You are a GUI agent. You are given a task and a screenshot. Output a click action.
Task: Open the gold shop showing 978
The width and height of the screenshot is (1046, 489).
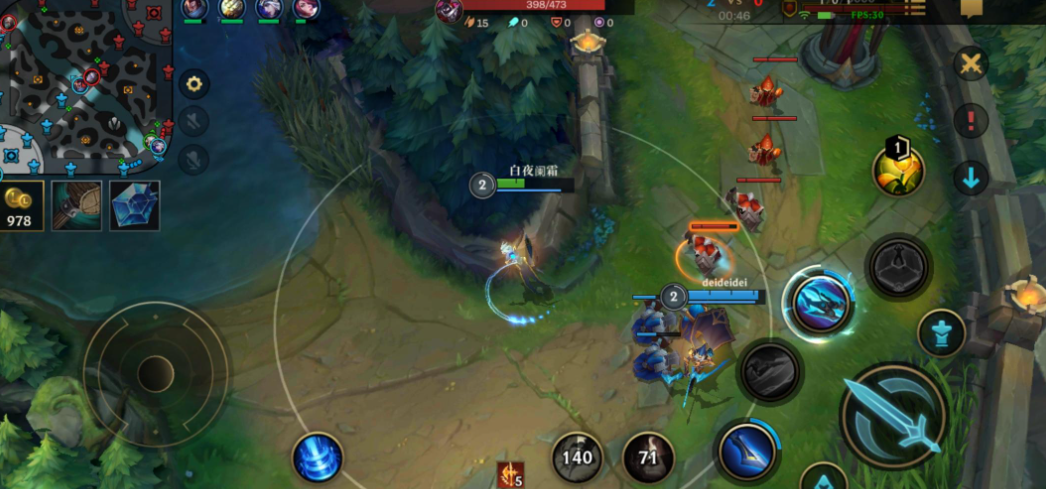21,205
